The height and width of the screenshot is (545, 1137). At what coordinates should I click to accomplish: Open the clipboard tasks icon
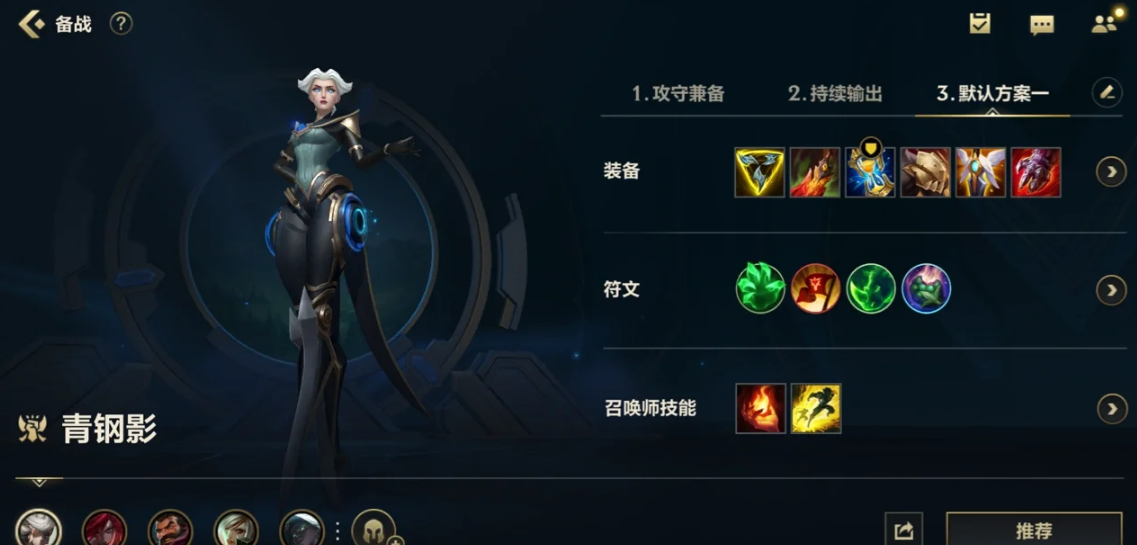click(980, 24)
